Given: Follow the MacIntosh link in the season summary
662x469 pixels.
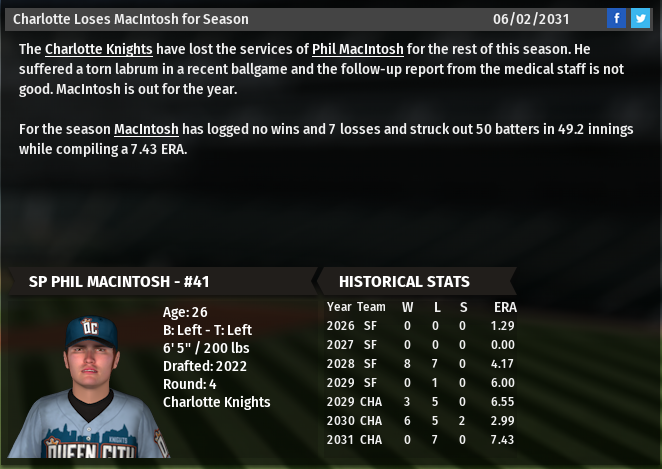Looking at the screenshot, I should [146, 129].
